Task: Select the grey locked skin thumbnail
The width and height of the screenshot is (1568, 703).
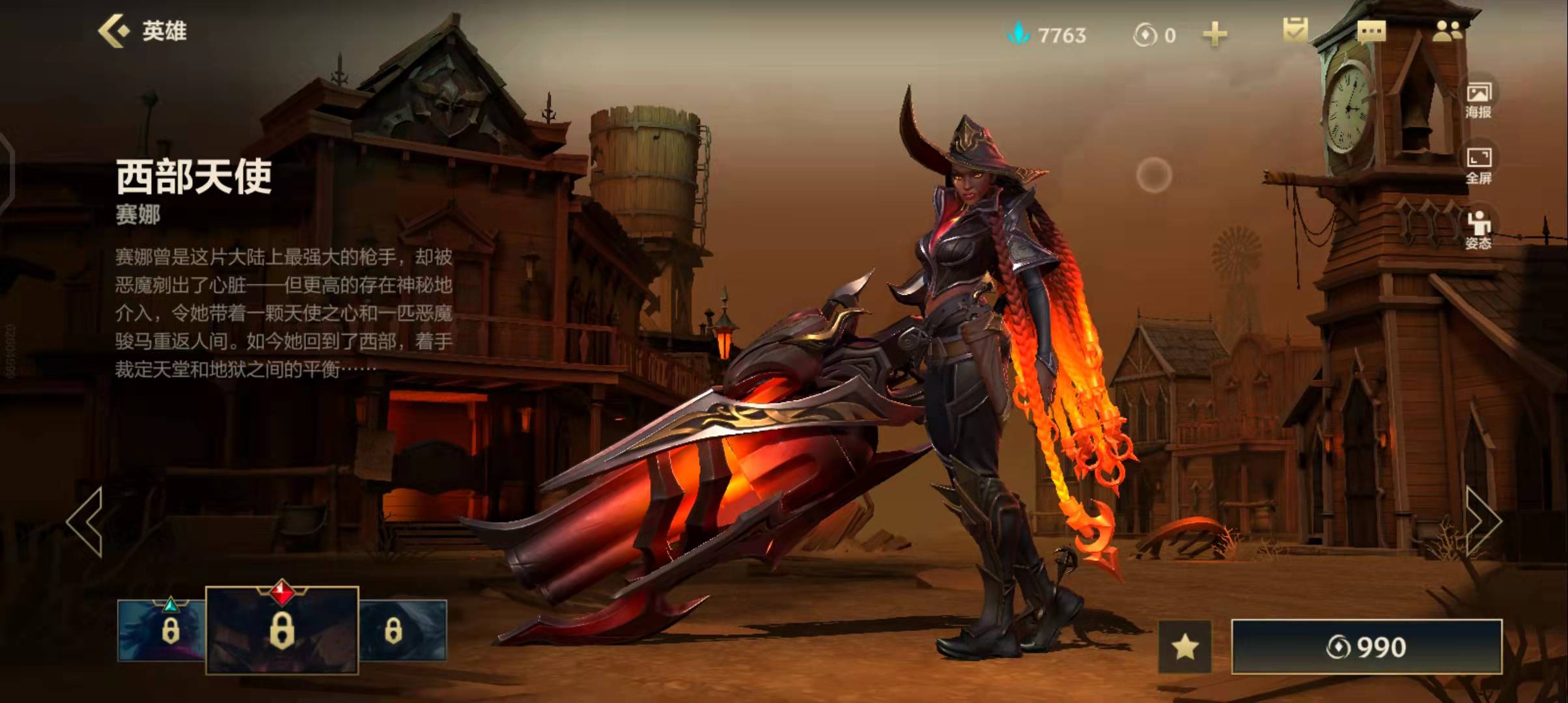Action: (402, 630)
